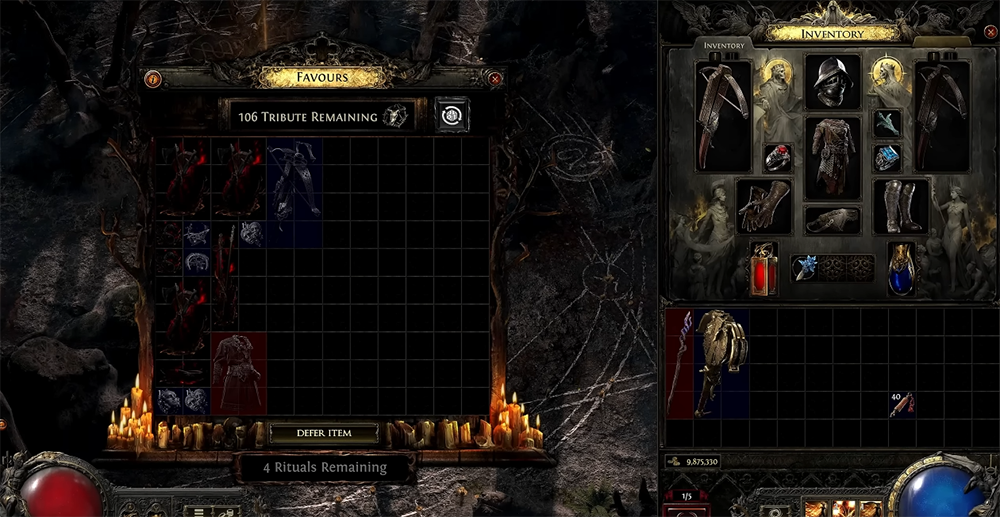Reroll favours with the refresh button

pos(451,116)
